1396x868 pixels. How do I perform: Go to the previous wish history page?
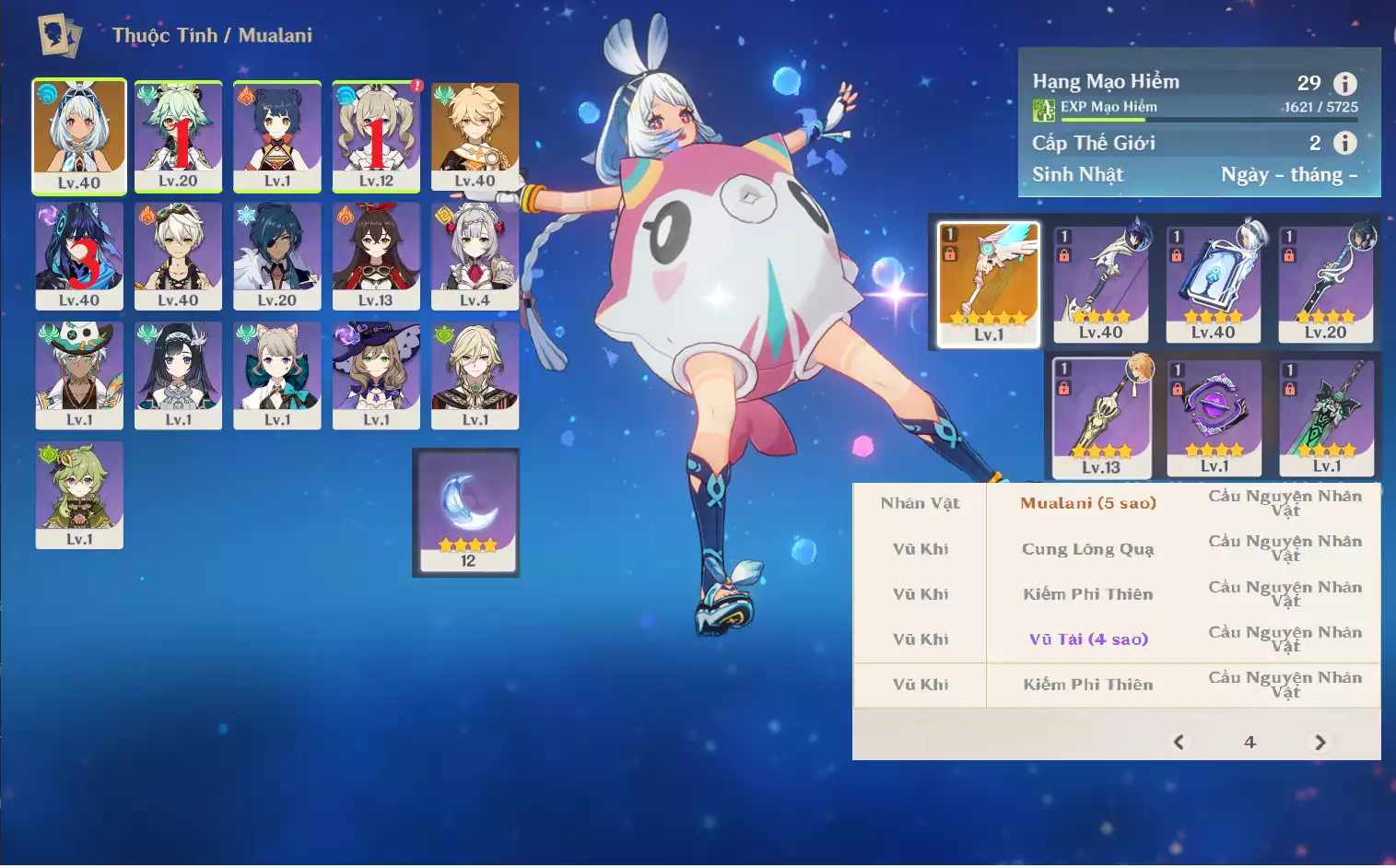(1179, 742)
